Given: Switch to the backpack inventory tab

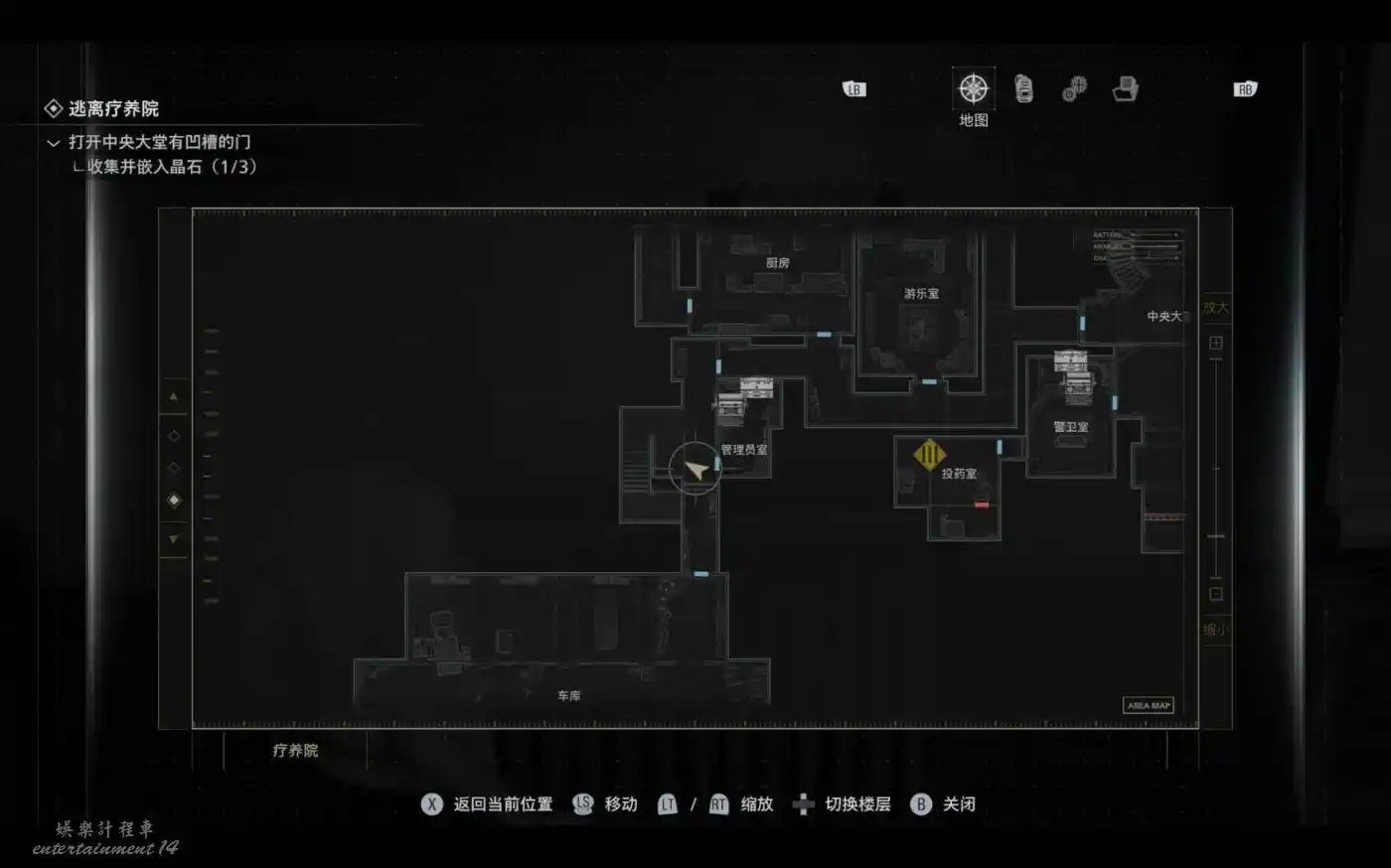Looking at the screenshot, I should point(1023,89).
